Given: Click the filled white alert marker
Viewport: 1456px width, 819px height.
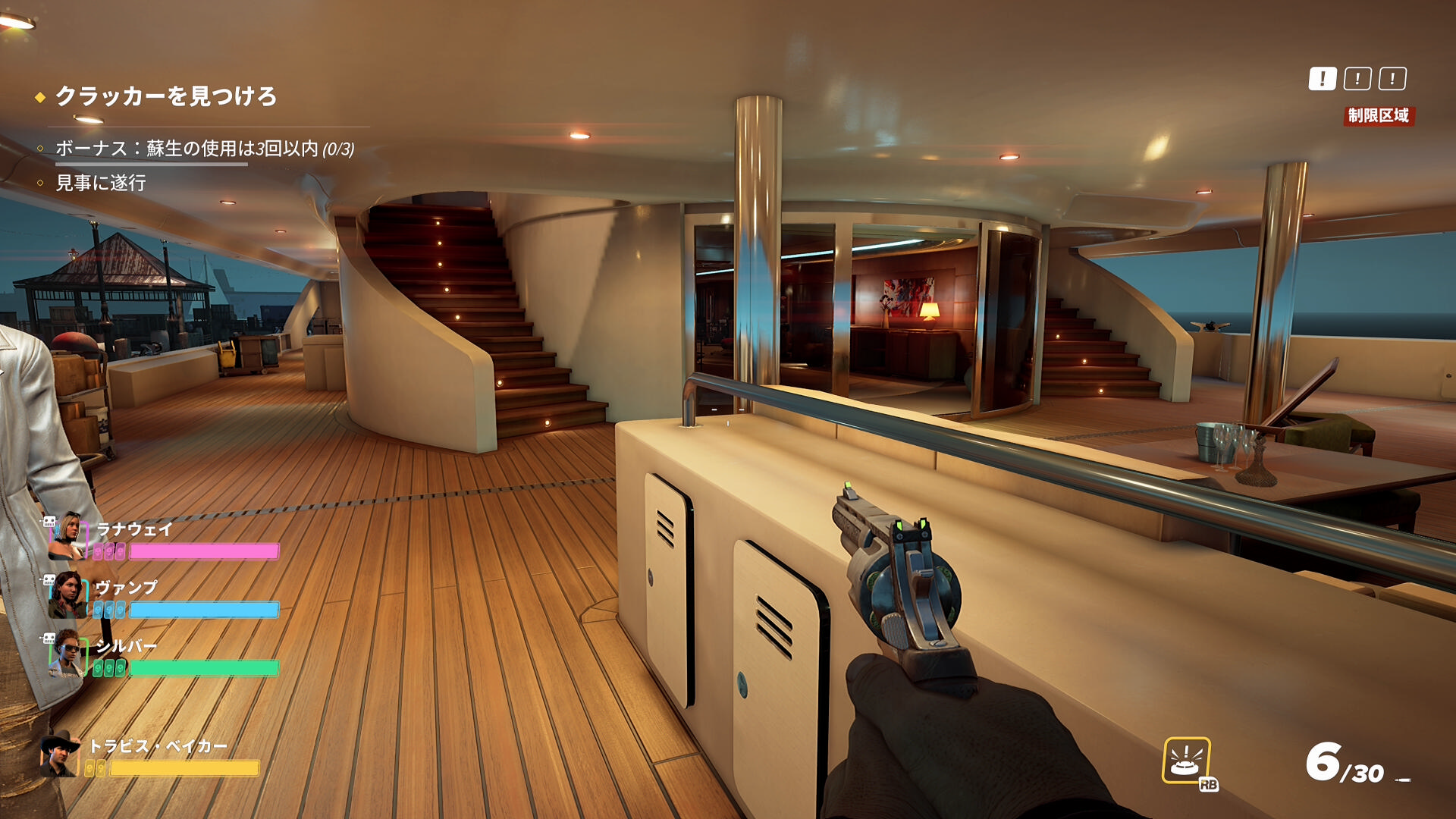Looking at the screenshot, I should point(1322,79).
